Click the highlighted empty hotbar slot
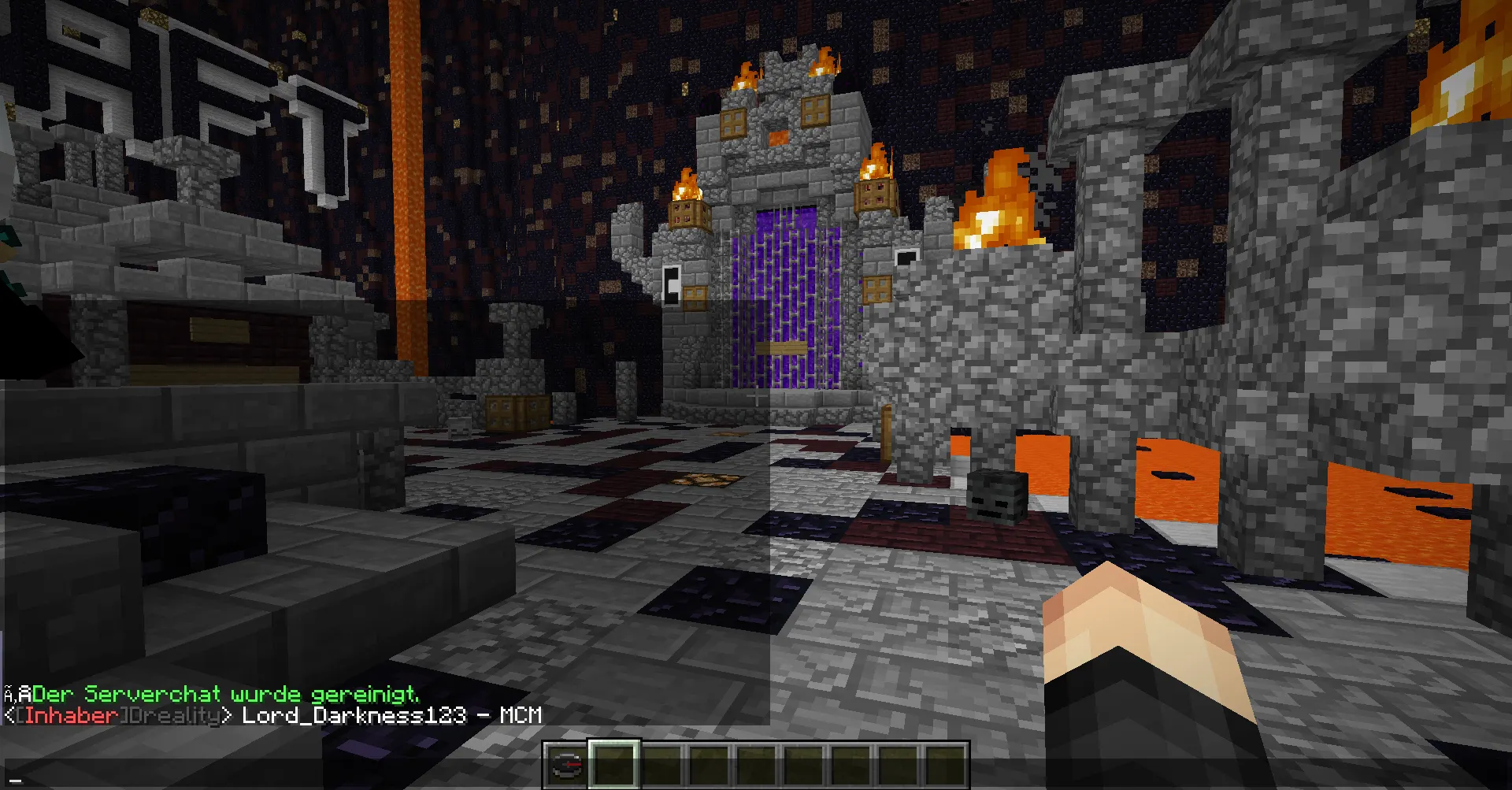 (613, 764)
